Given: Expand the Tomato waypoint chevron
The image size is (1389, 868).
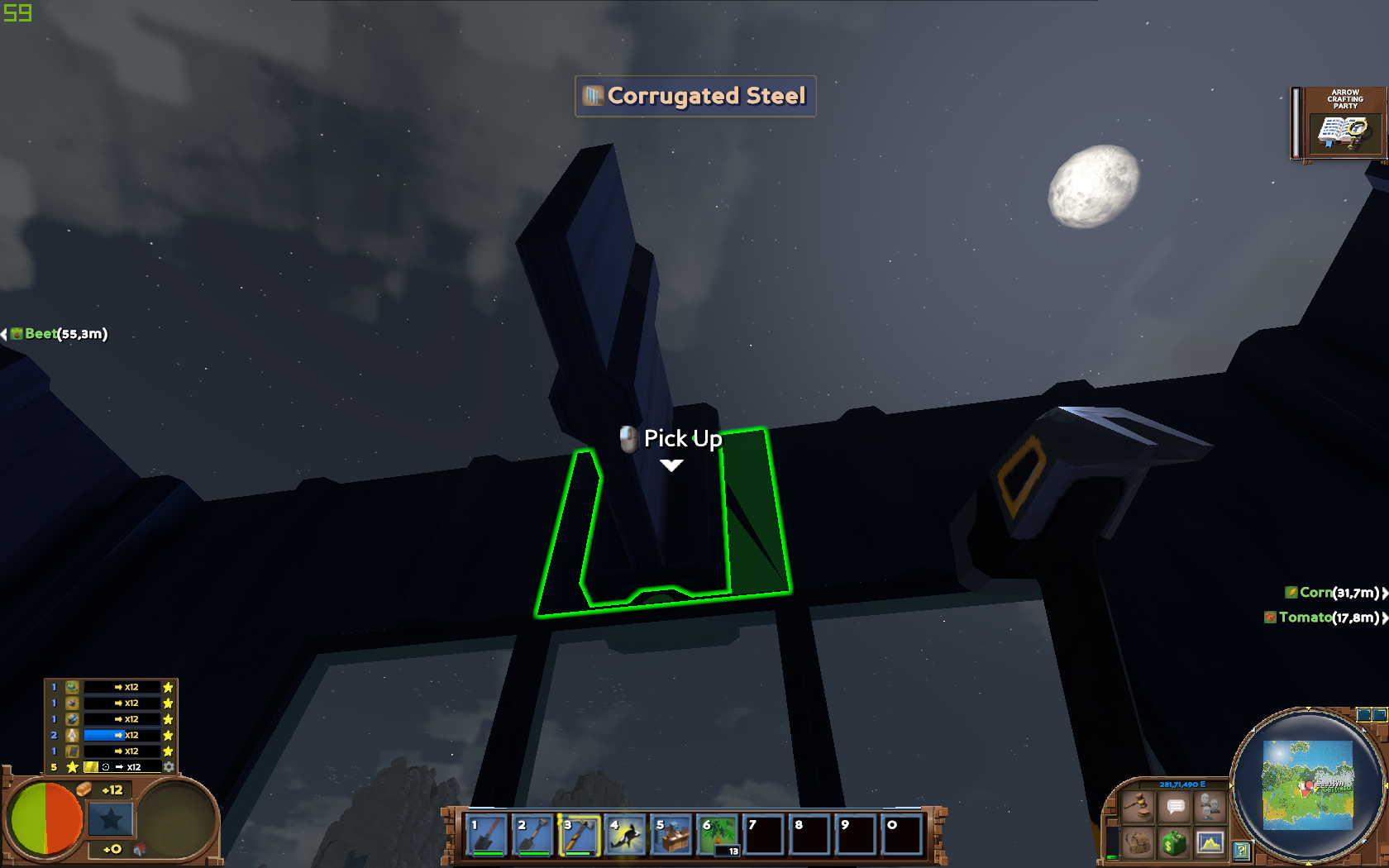Looking at the screenshot, I should pos(1383,618).
